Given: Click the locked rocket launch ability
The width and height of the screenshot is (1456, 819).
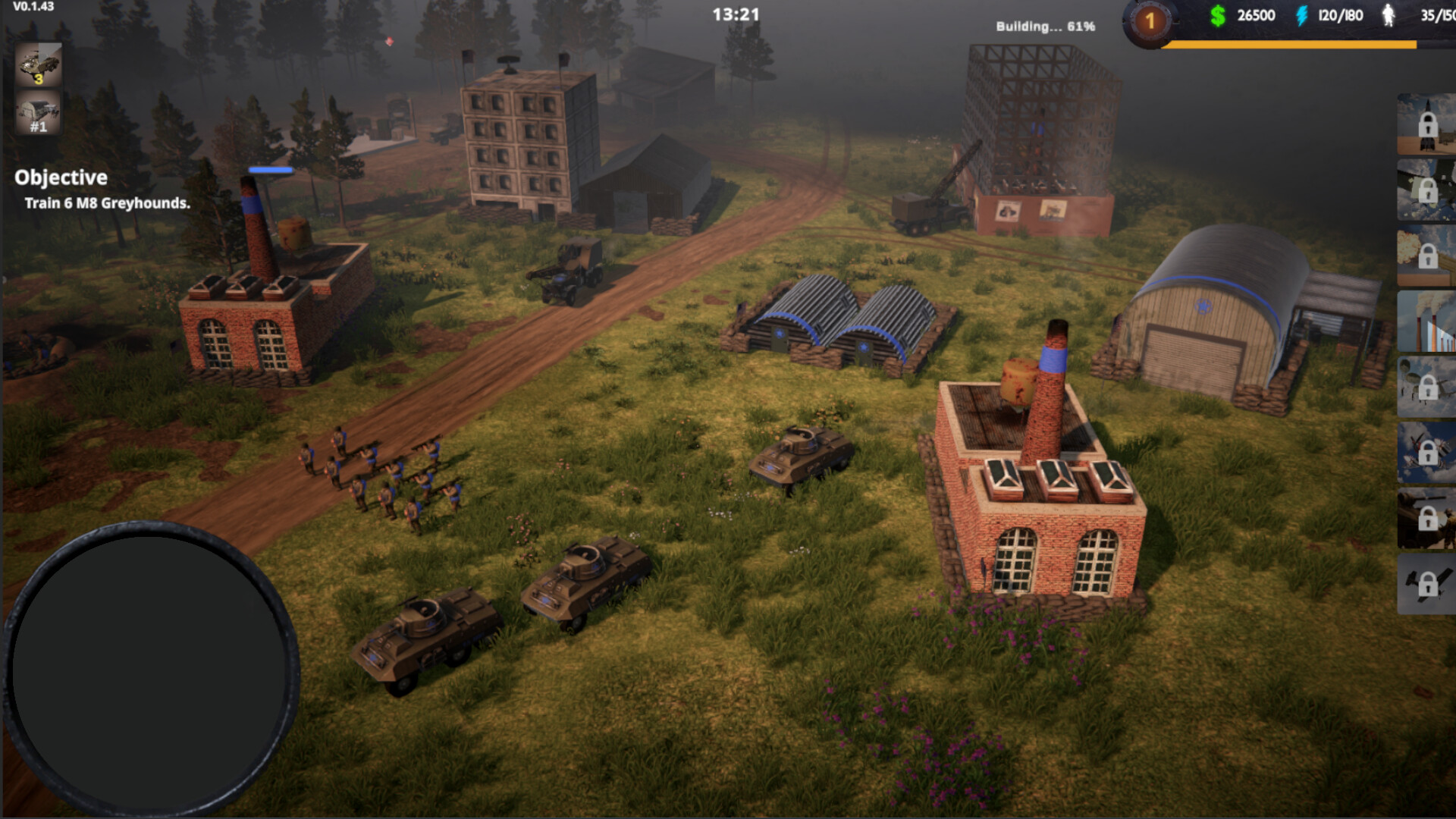Looking at the screenshot, I should point(1426,124).
